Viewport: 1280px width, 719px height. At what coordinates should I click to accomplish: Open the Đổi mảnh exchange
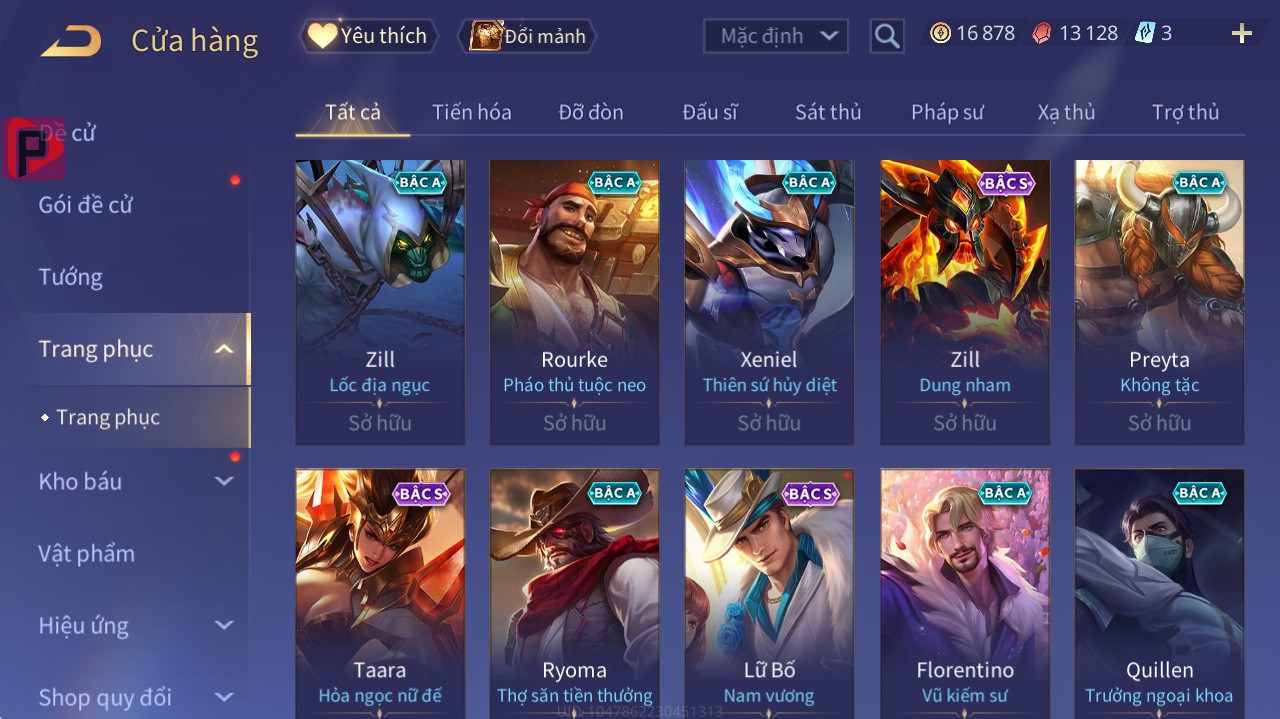click(x=527, y=36)
